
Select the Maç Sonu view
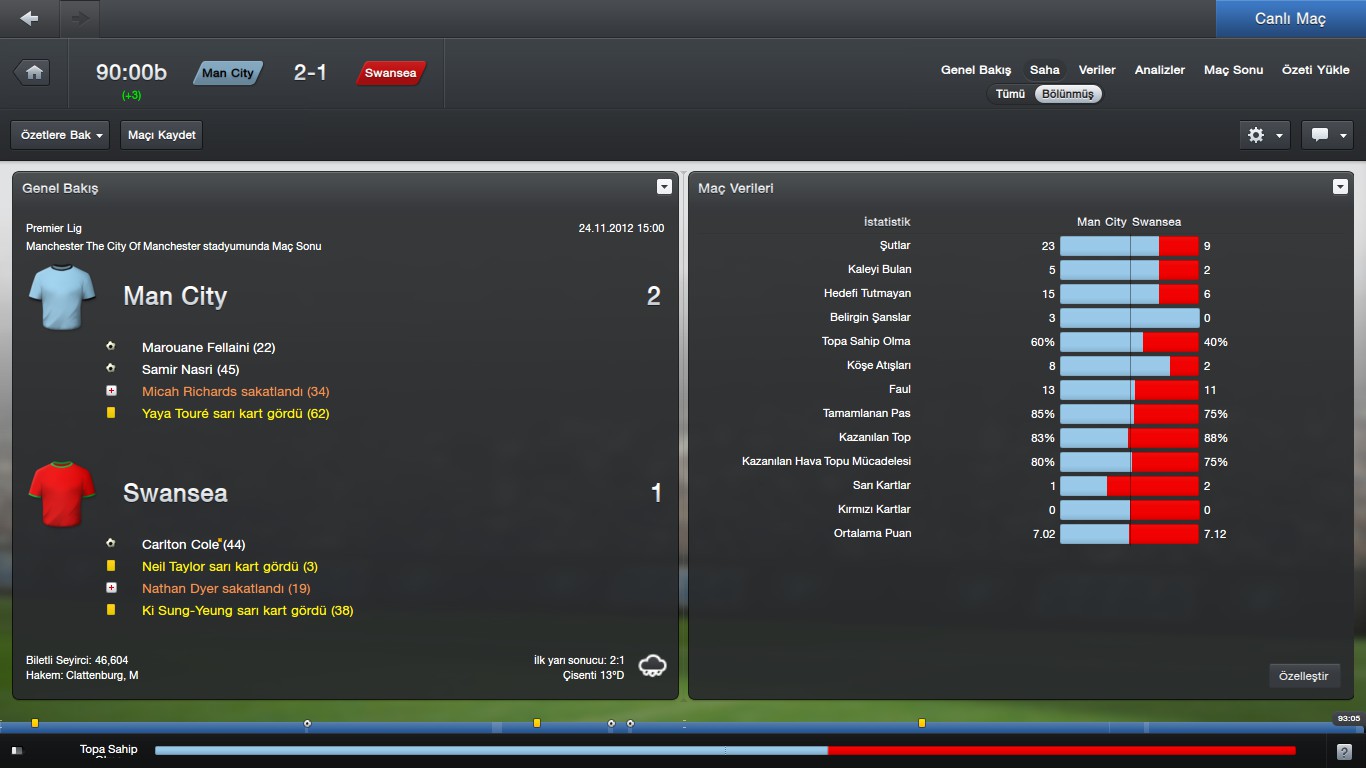coord(1233,70)
